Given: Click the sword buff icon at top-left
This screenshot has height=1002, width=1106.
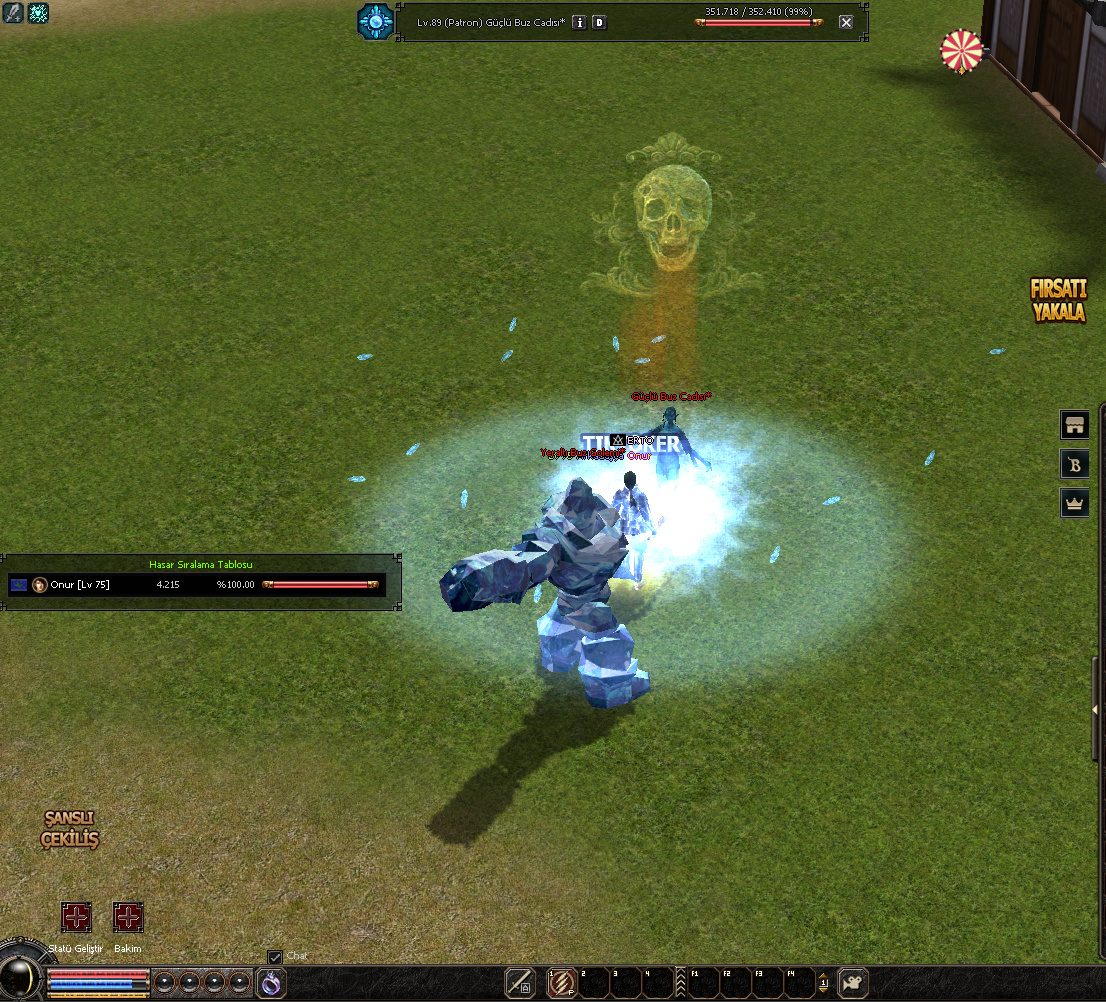Looking at the screenshot, I should tap(13, 13).
